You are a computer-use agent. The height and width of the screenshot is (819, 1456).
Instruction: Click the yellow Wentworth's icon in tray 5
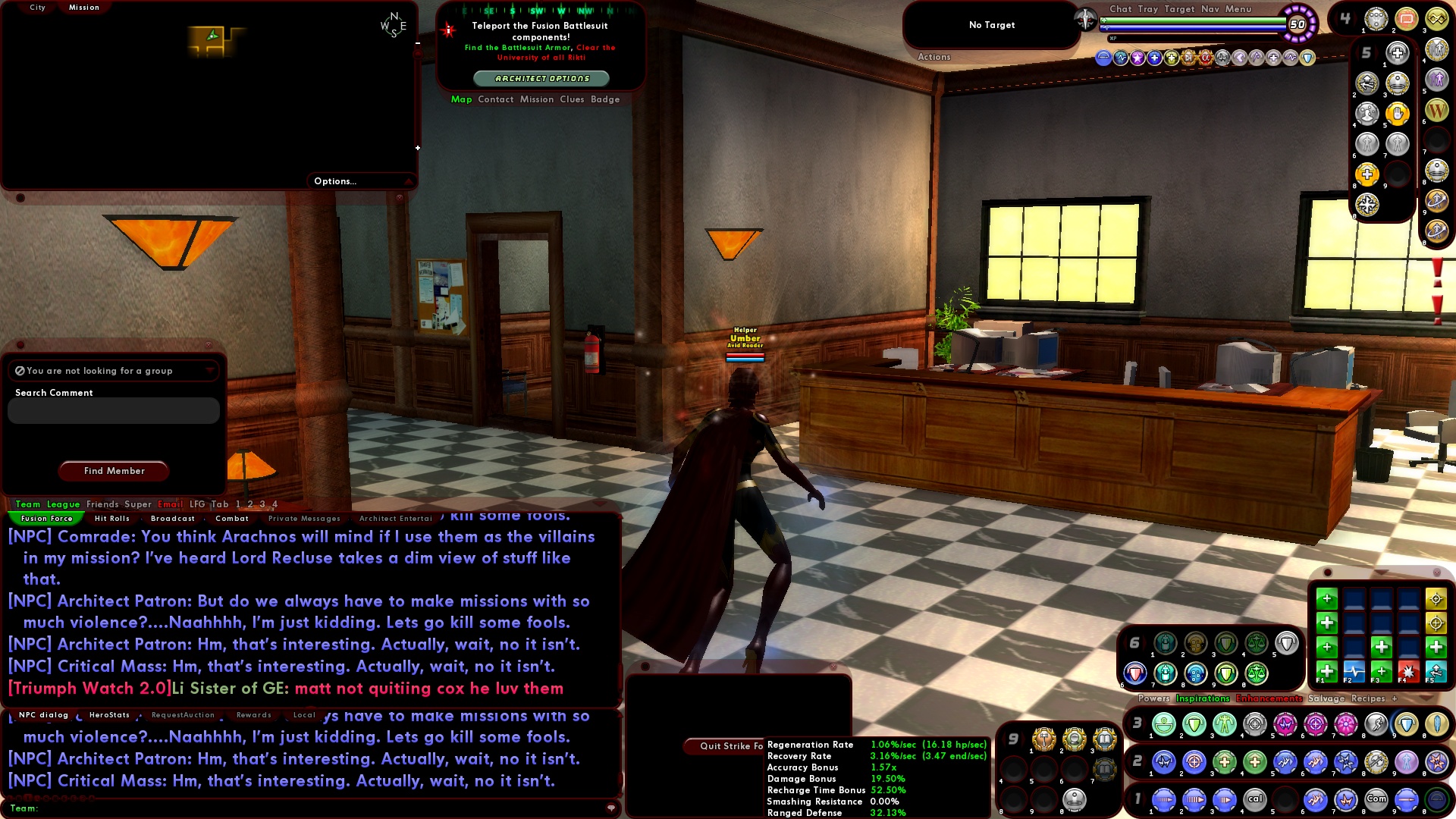[1437, 110]
